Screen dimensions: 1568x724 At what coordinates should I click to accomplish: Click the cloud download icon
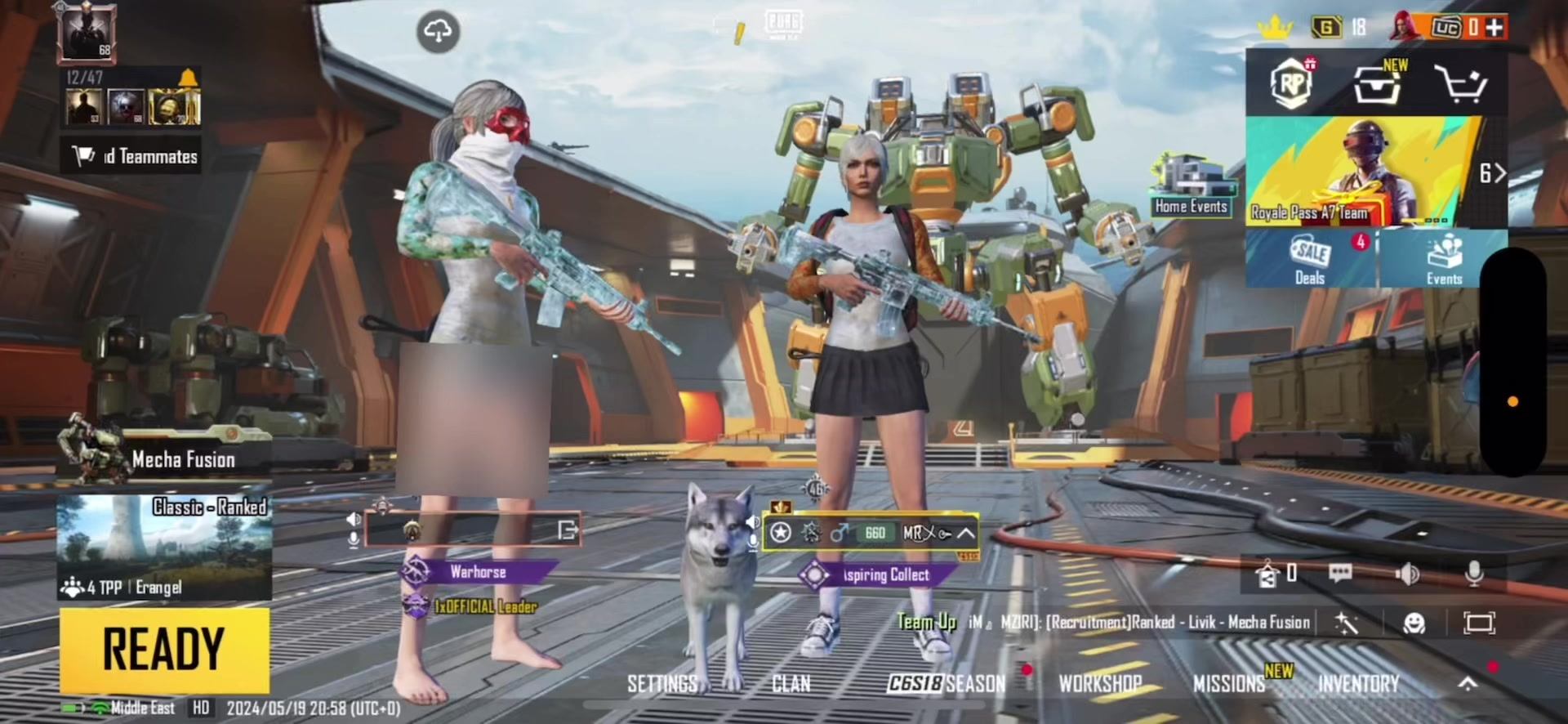point(439,32)
